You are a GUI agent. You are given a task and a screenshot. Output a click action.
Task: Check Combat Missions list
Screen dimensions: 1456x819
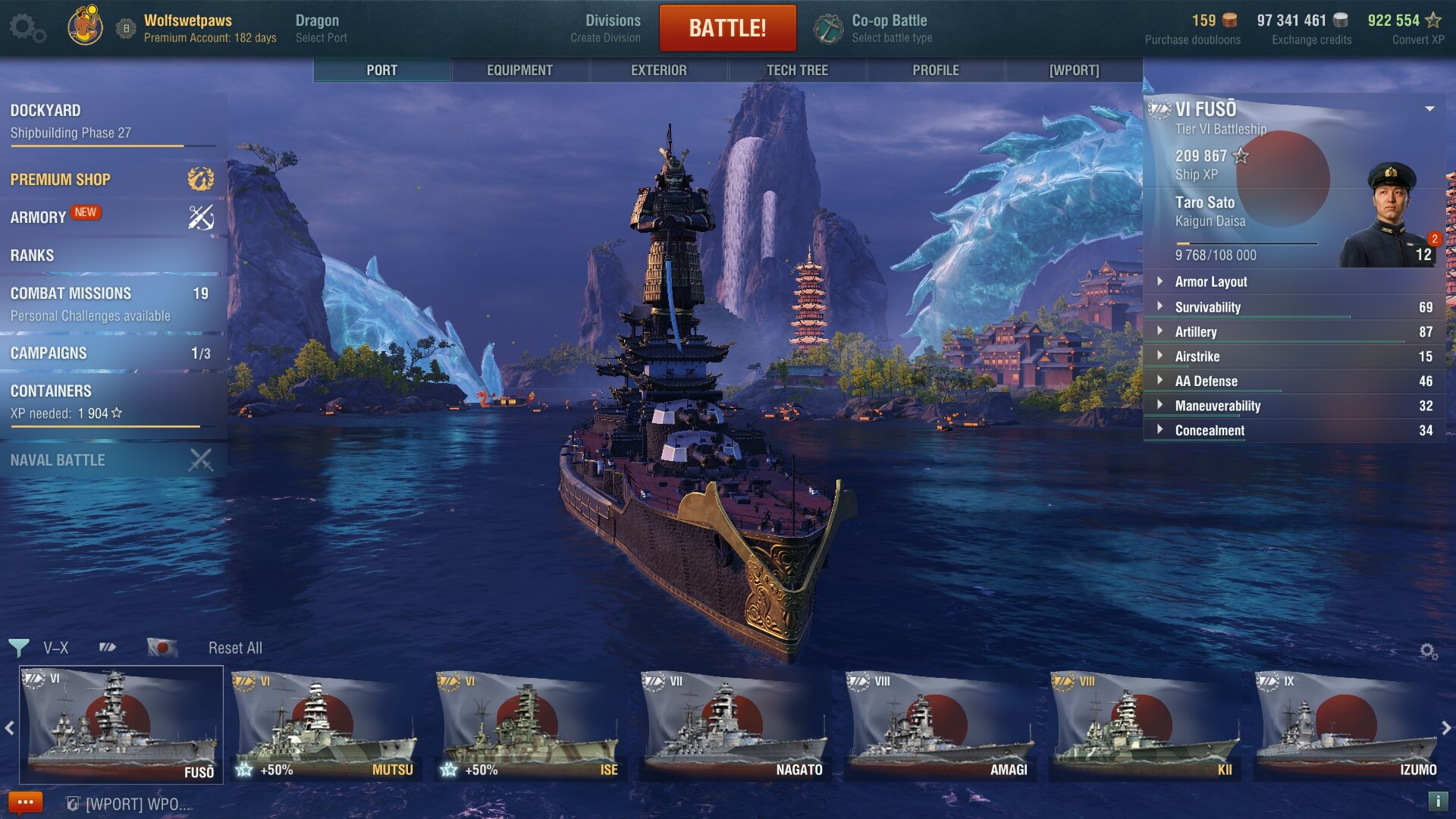coord(112,303)
